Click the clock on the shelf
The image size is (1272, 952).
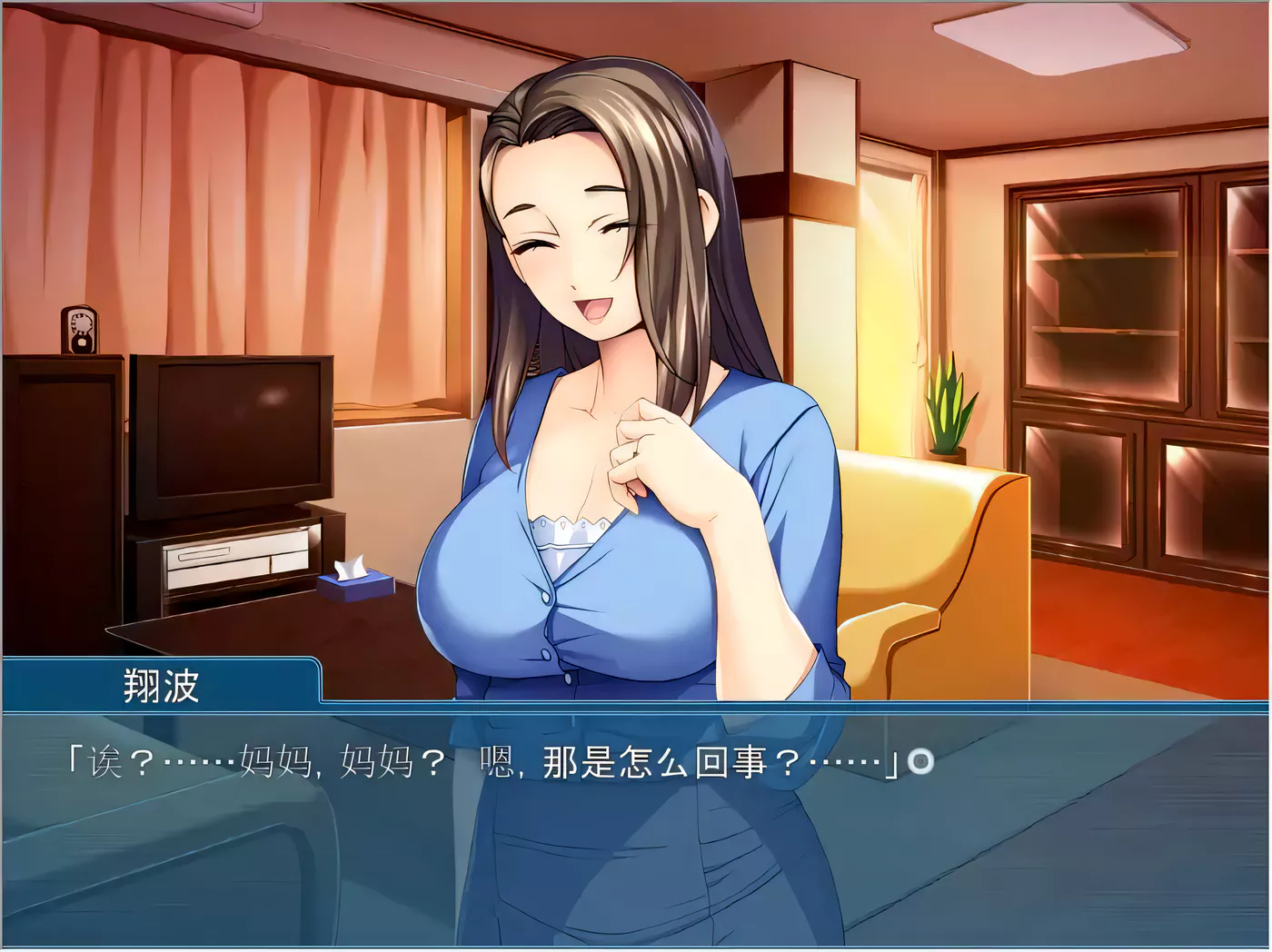[80, 329]
